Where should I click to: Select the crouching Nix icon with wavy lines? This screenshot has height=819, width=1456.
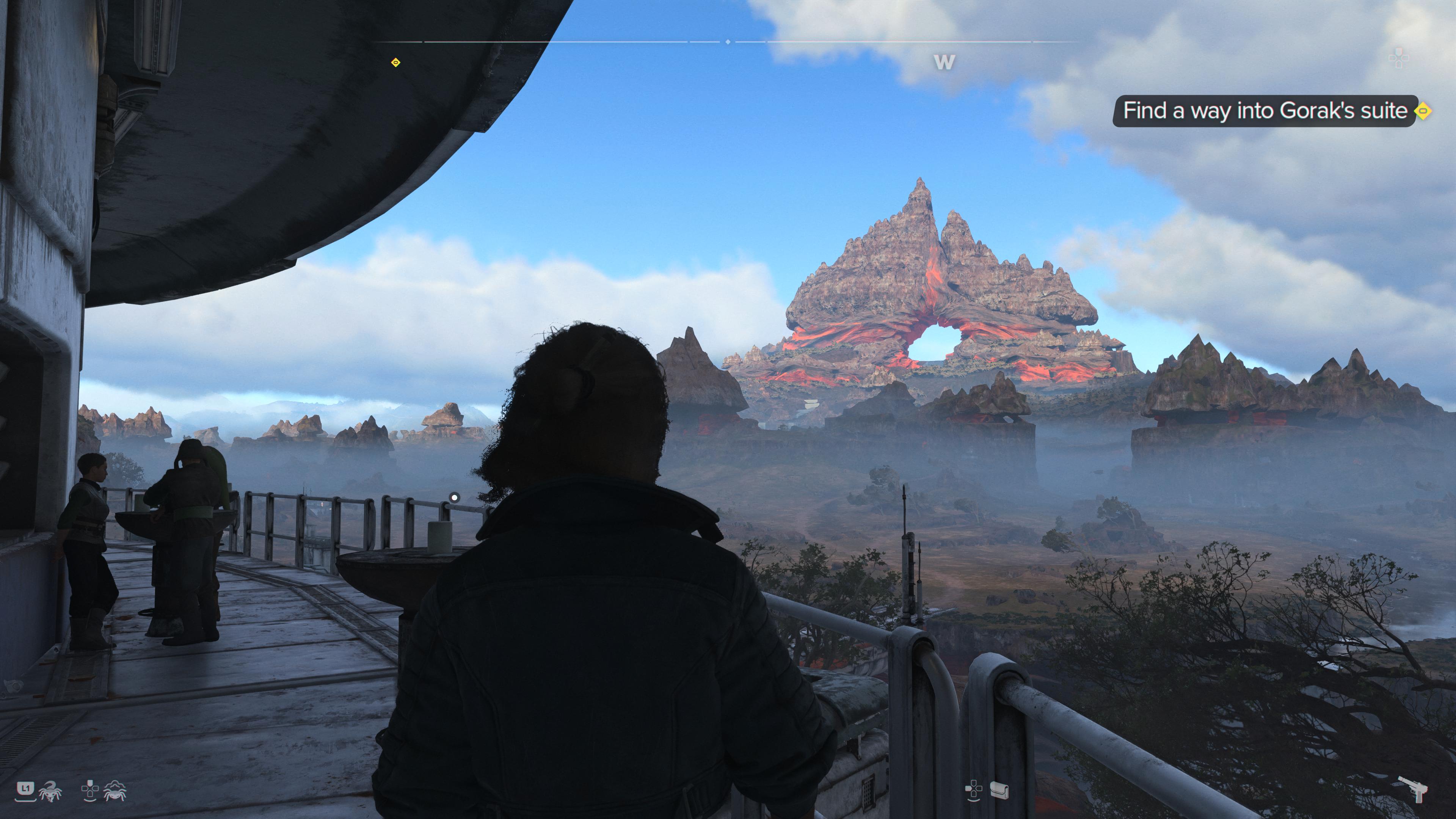click(x=115, y=791)
